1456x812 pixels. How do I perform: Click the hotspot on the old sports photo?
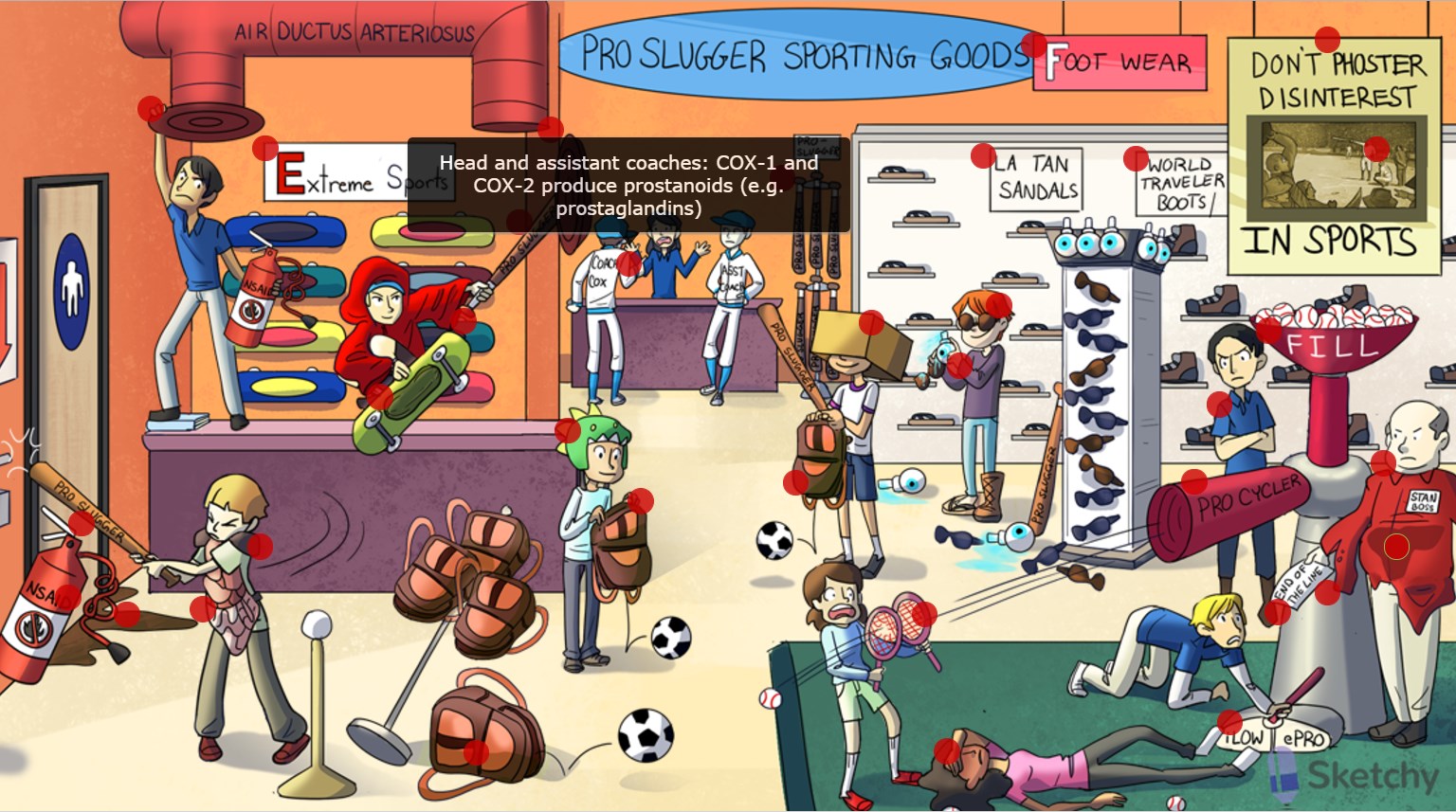[x=1376, y=149]
